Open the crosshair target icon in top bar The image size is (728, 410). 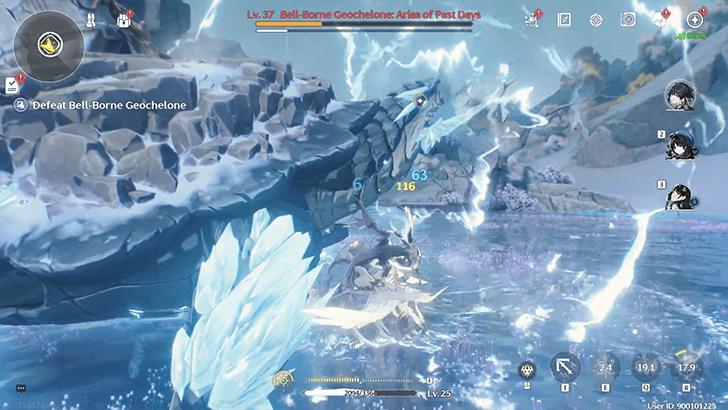596,19
